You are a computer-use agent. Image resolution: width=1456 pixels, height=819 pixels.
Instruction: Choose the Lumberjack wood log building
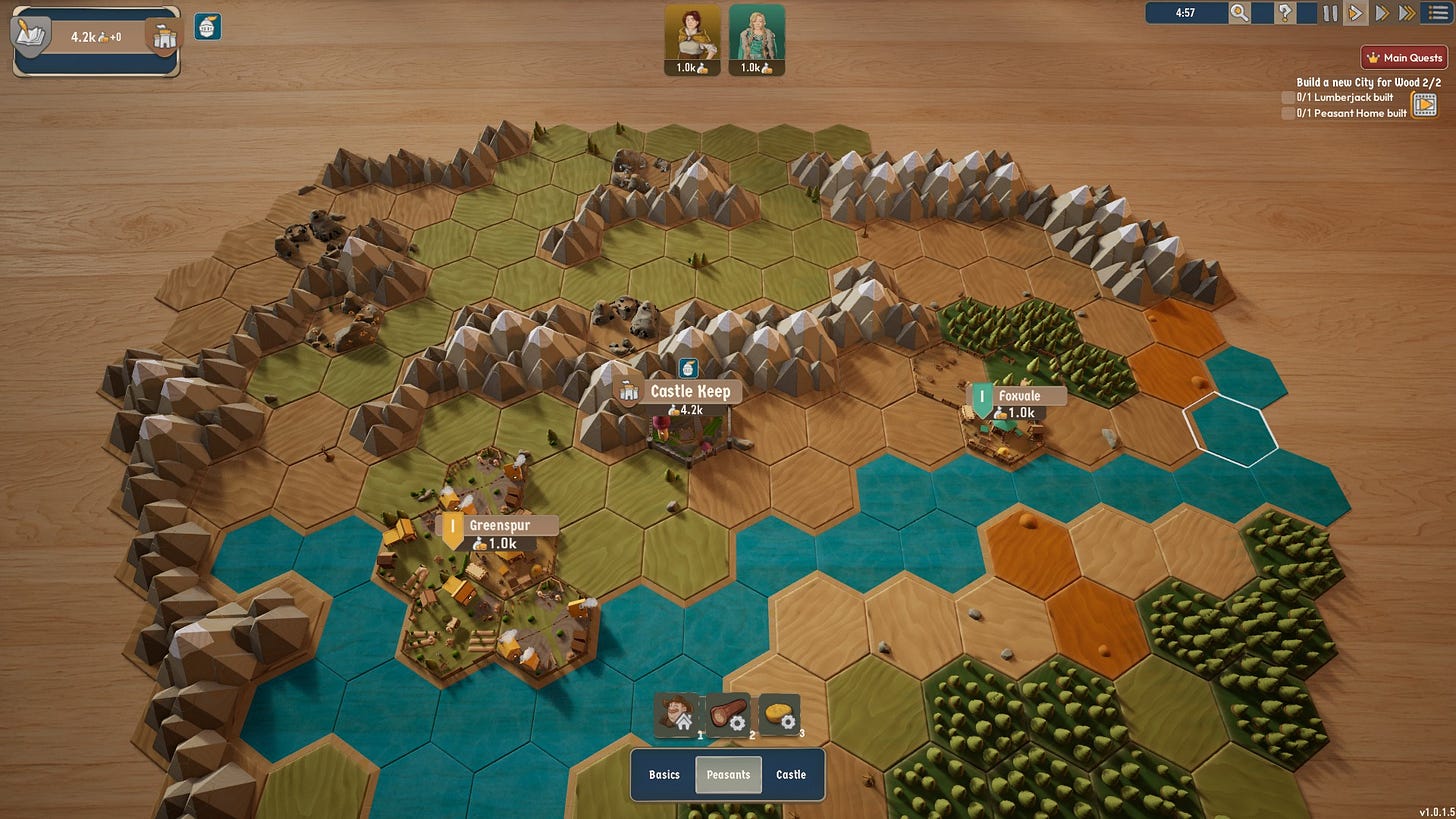(728, 714)
